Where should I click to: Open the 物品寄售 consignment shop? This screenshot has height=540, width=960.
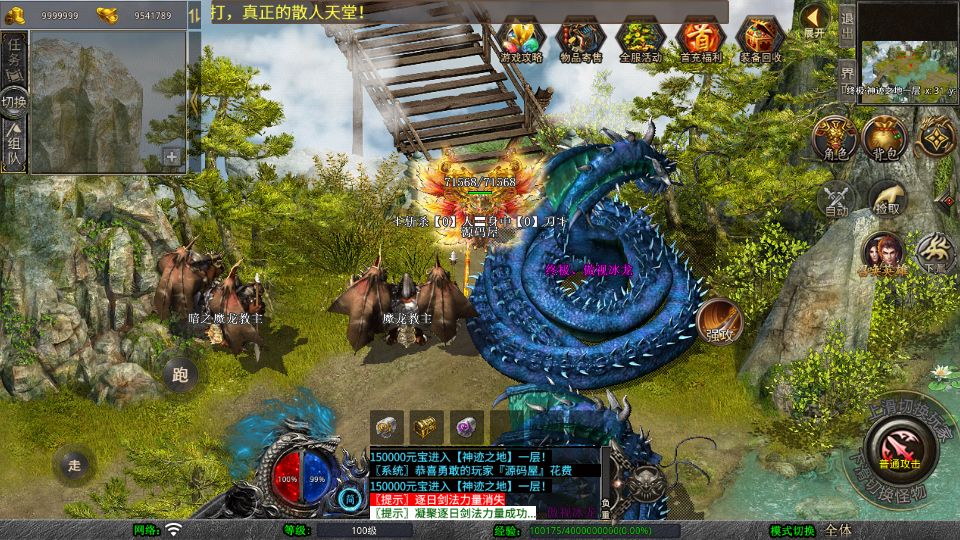click(x=581, y=40)
